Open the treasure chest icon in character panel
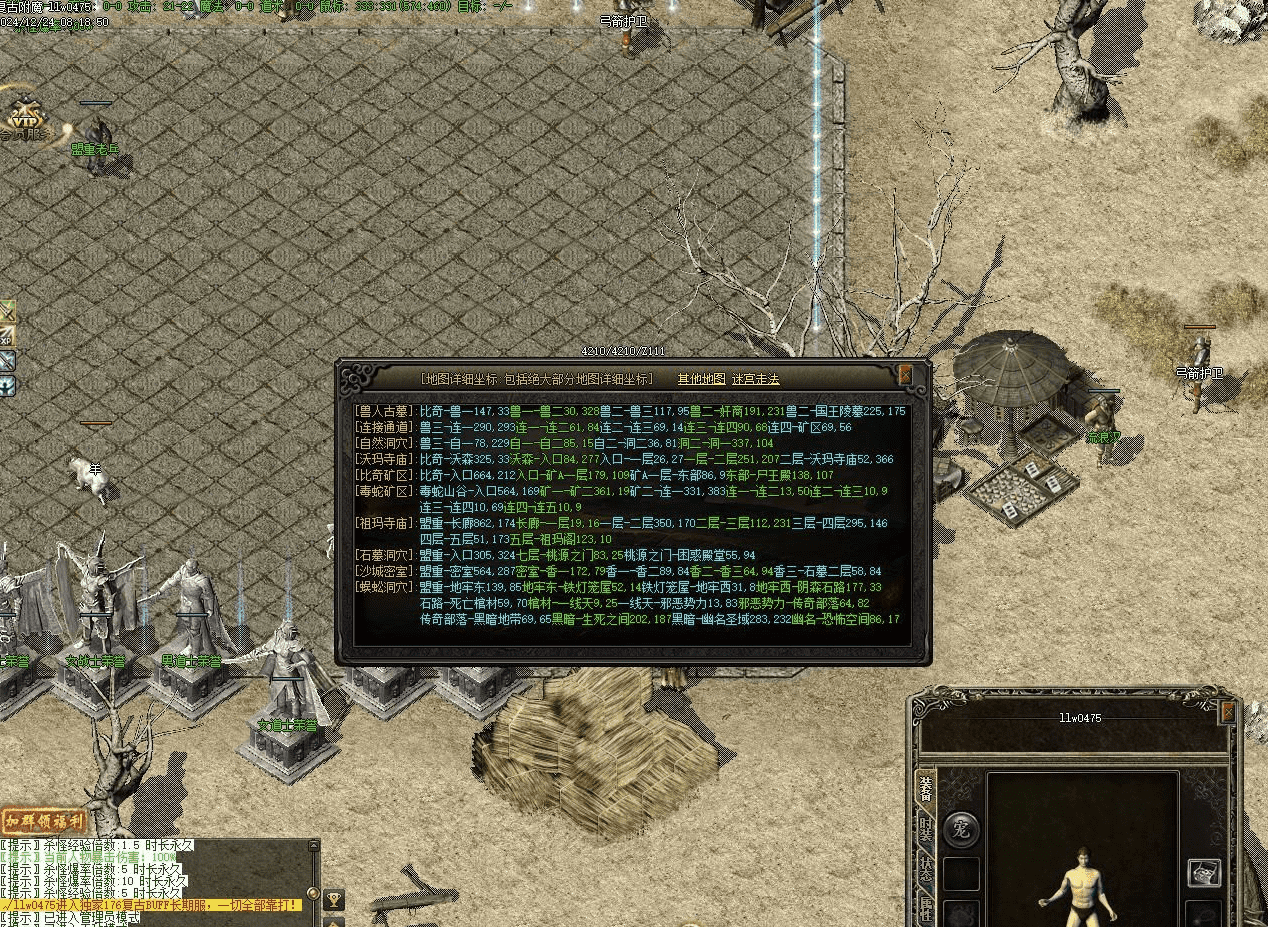The height and width of the screenshot is (927, 1268). (1204, 872)
